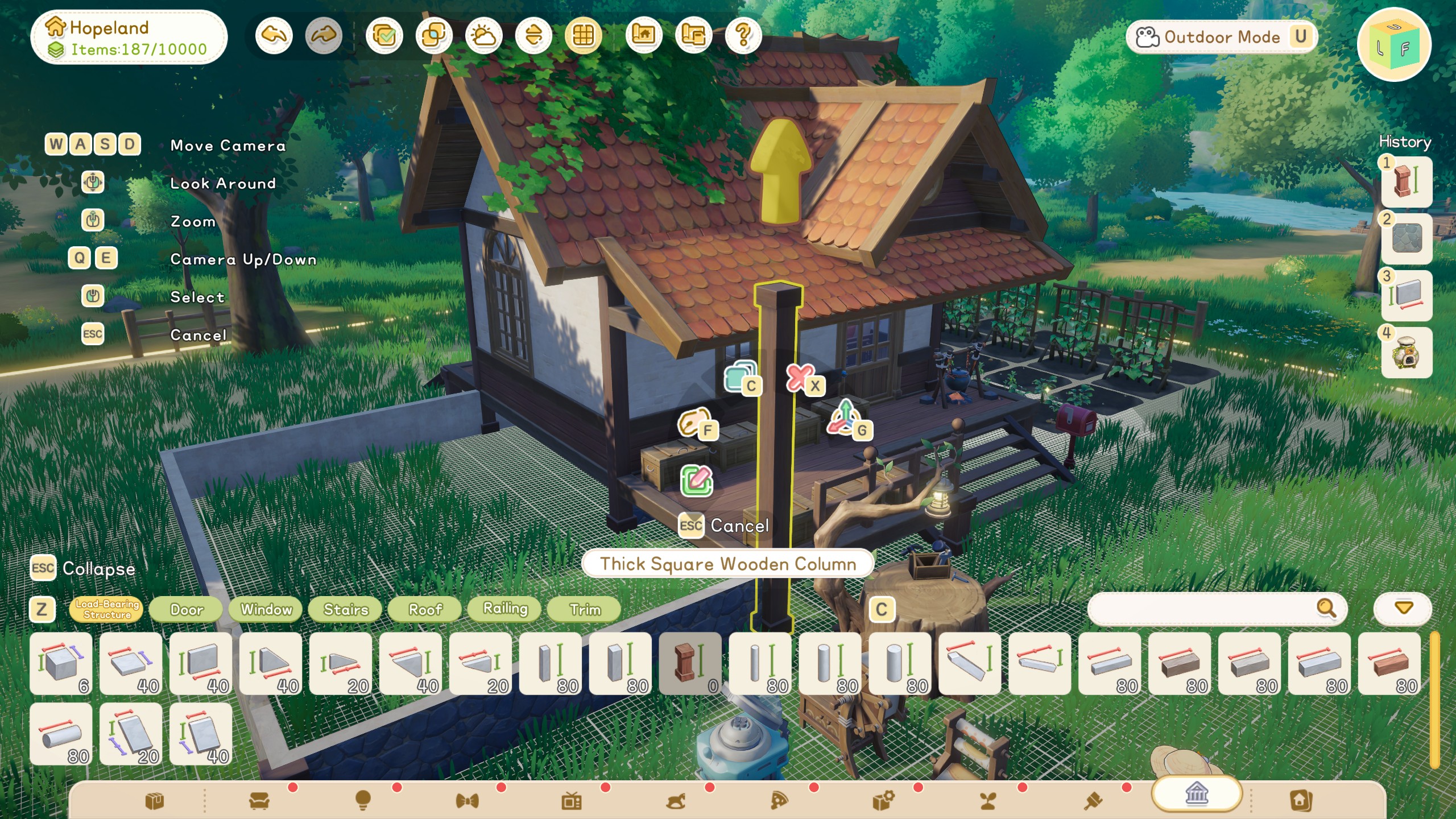The image size is (1456, 819).
Task: Click the building materials search field
Action: 1211,607
